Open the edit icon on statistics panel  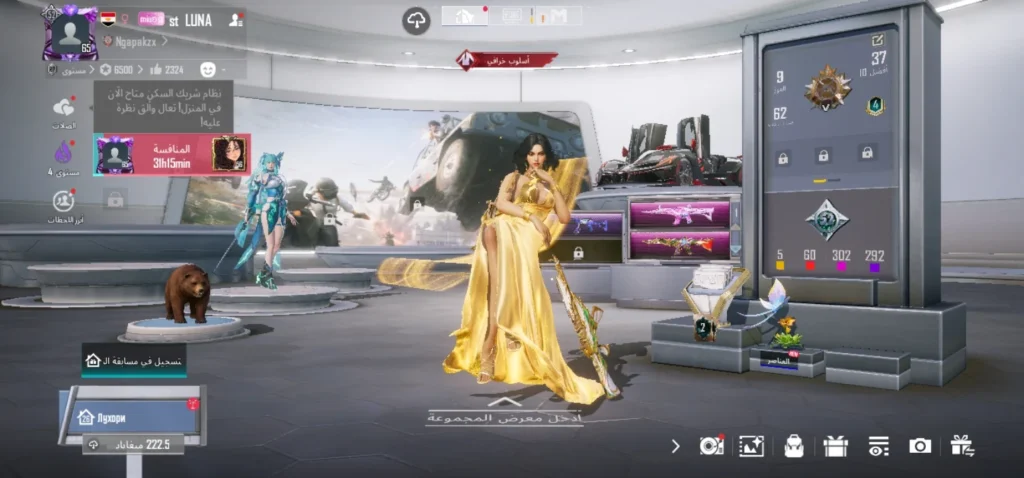[x=878, y=40]
